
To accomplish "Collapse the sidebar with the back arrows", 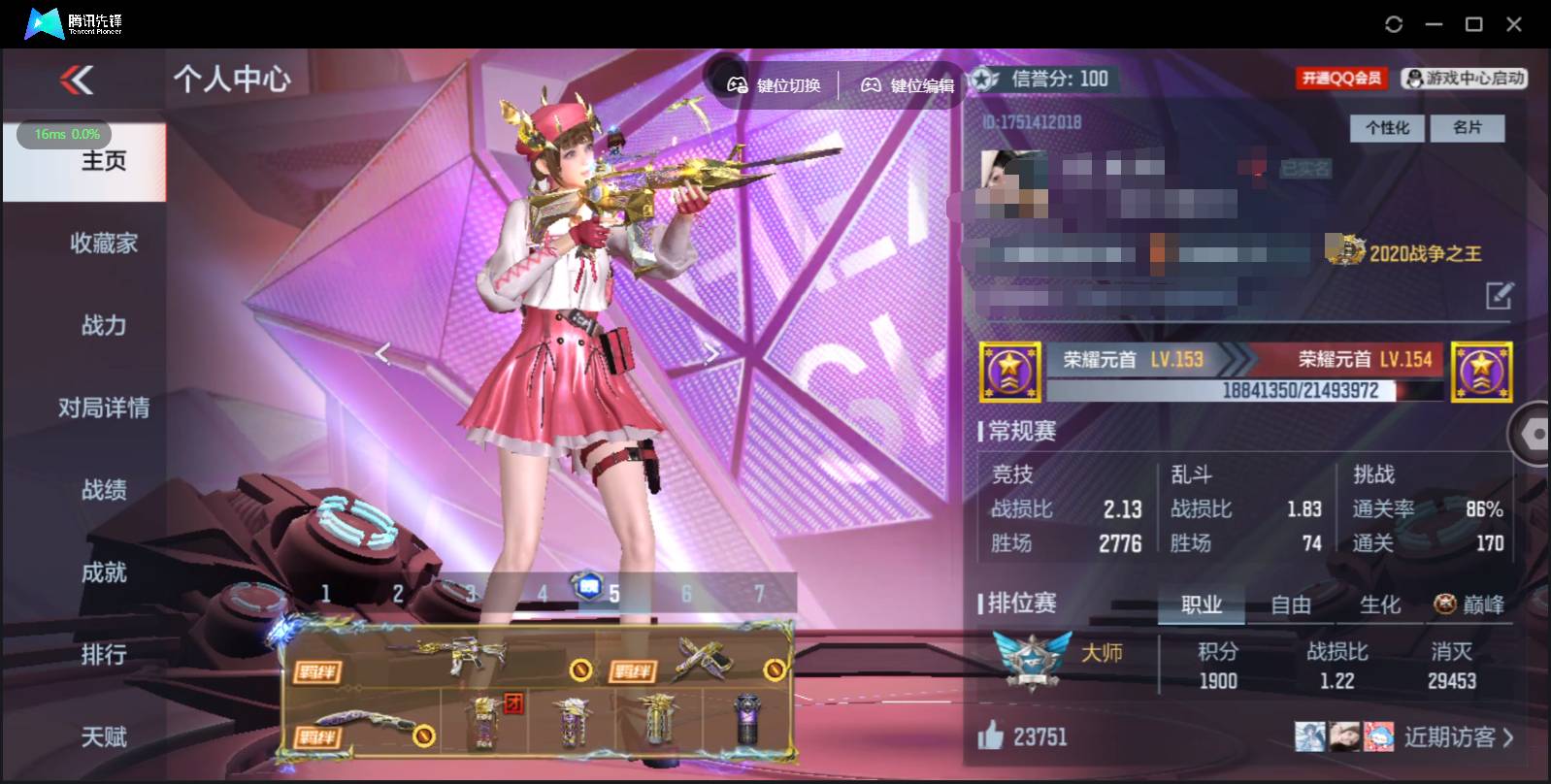I will click(x=77, y=82).
